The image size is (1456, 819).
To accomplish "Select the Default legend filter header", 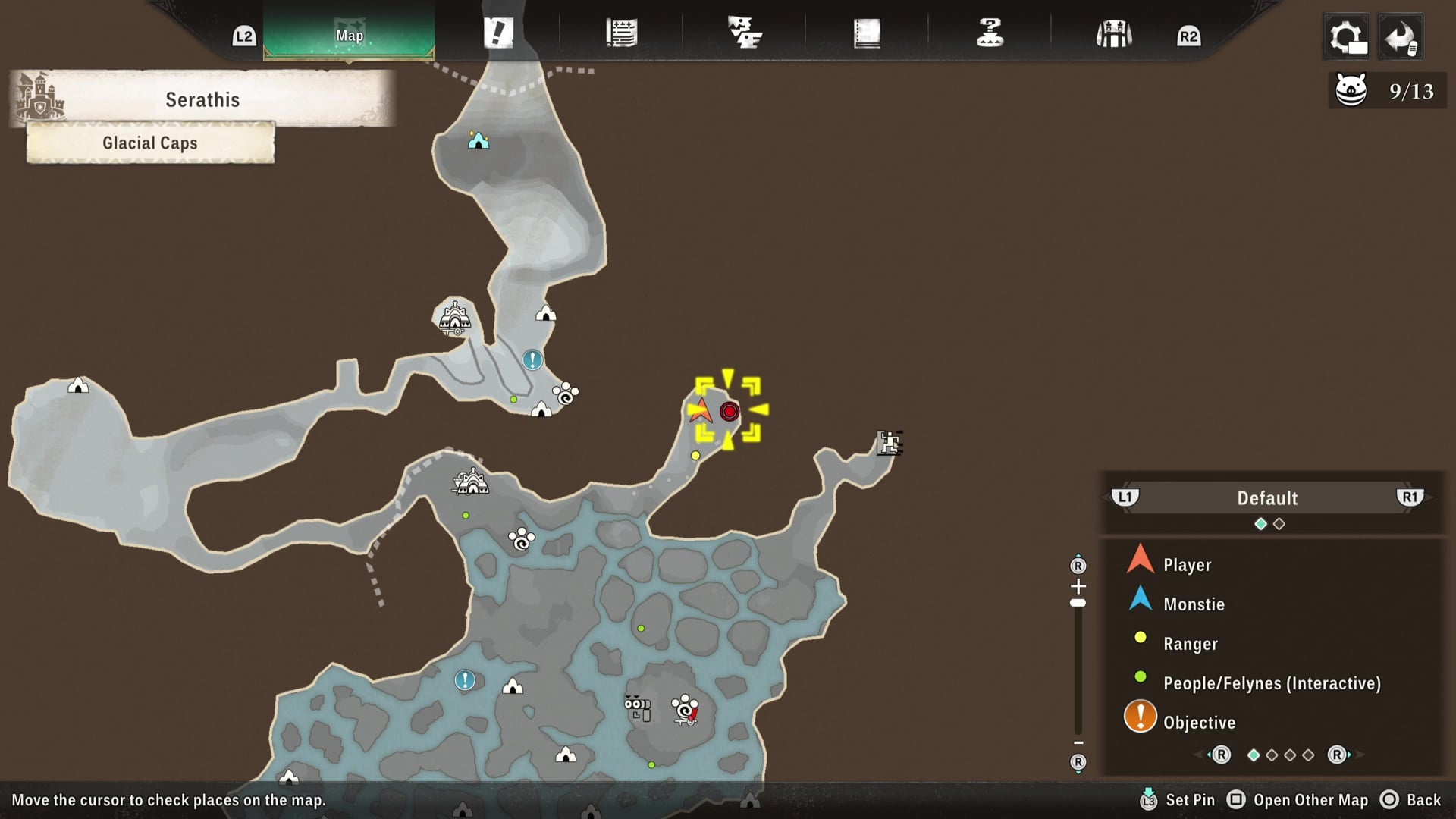I will pyautogui.click(x=1267, y=498).
